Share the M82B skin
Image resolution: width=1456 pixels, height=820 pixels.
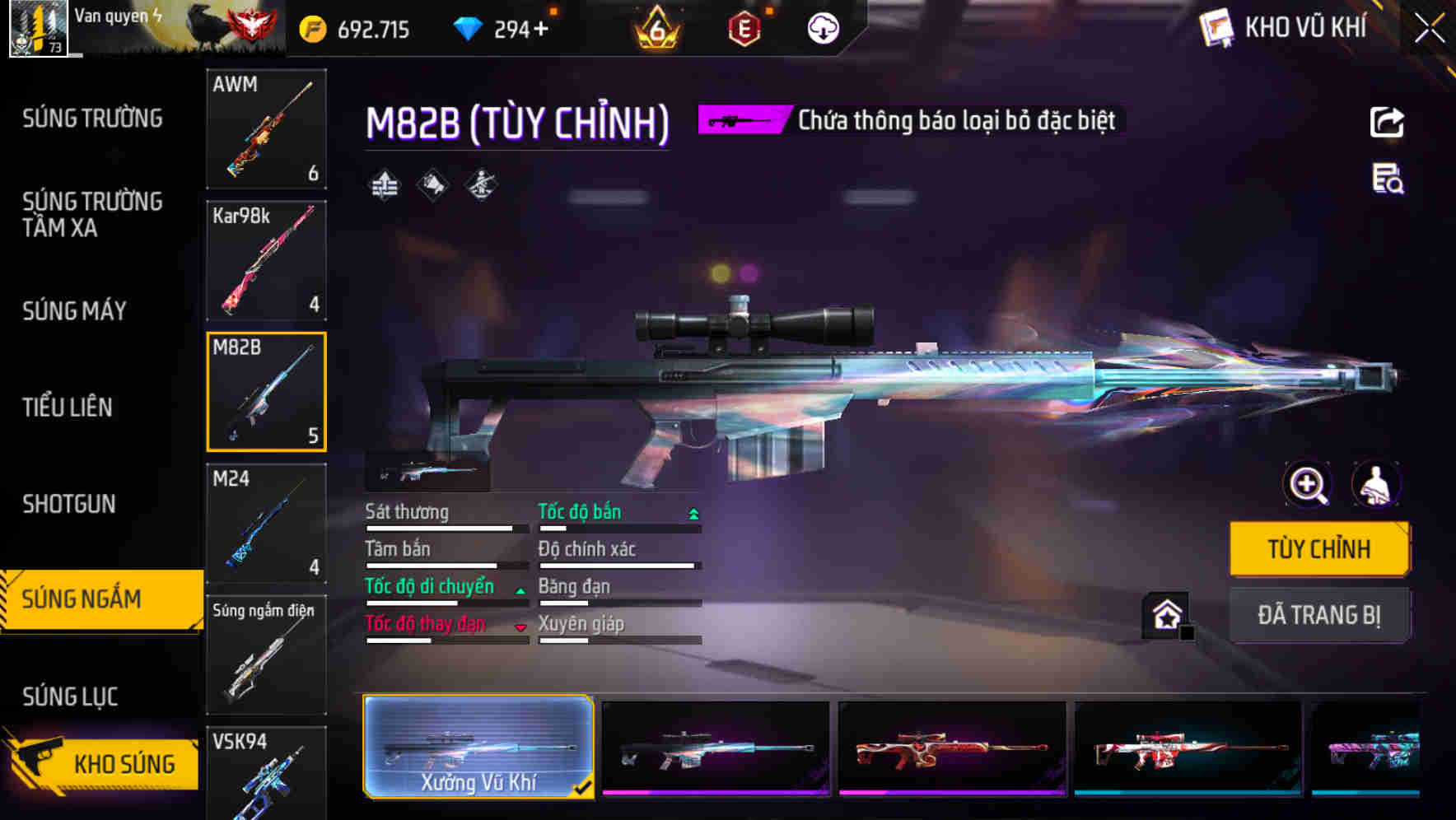pyautogui.click(x=1387, y=121)
